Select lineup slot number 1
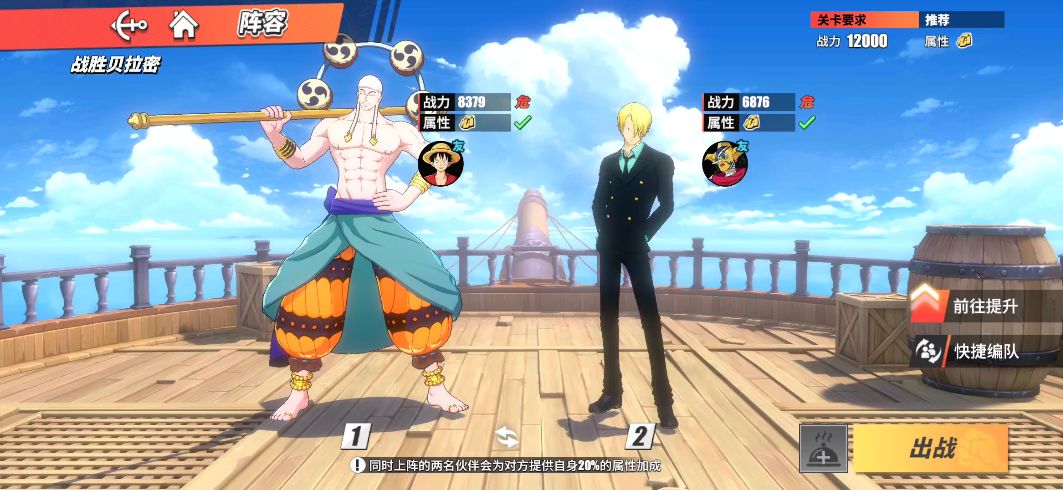 [357, 436]
